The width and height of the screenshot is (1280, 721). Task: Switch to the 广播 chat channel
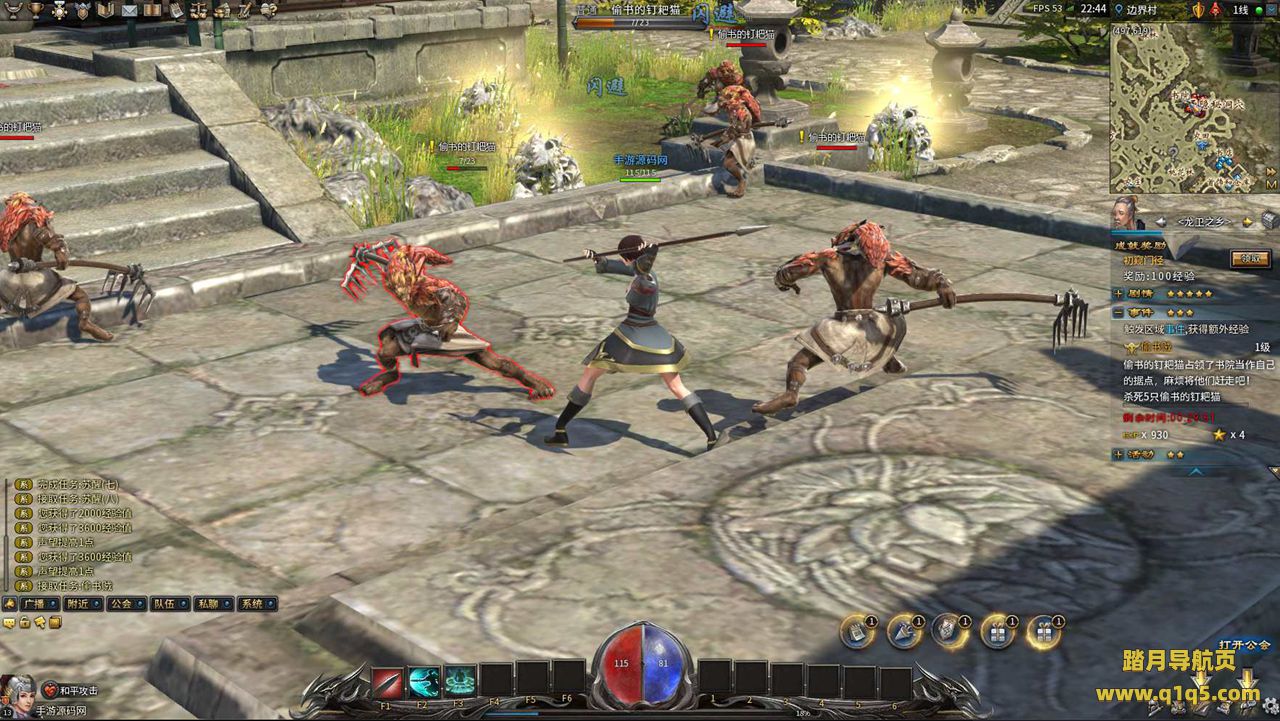pos(34,604)
